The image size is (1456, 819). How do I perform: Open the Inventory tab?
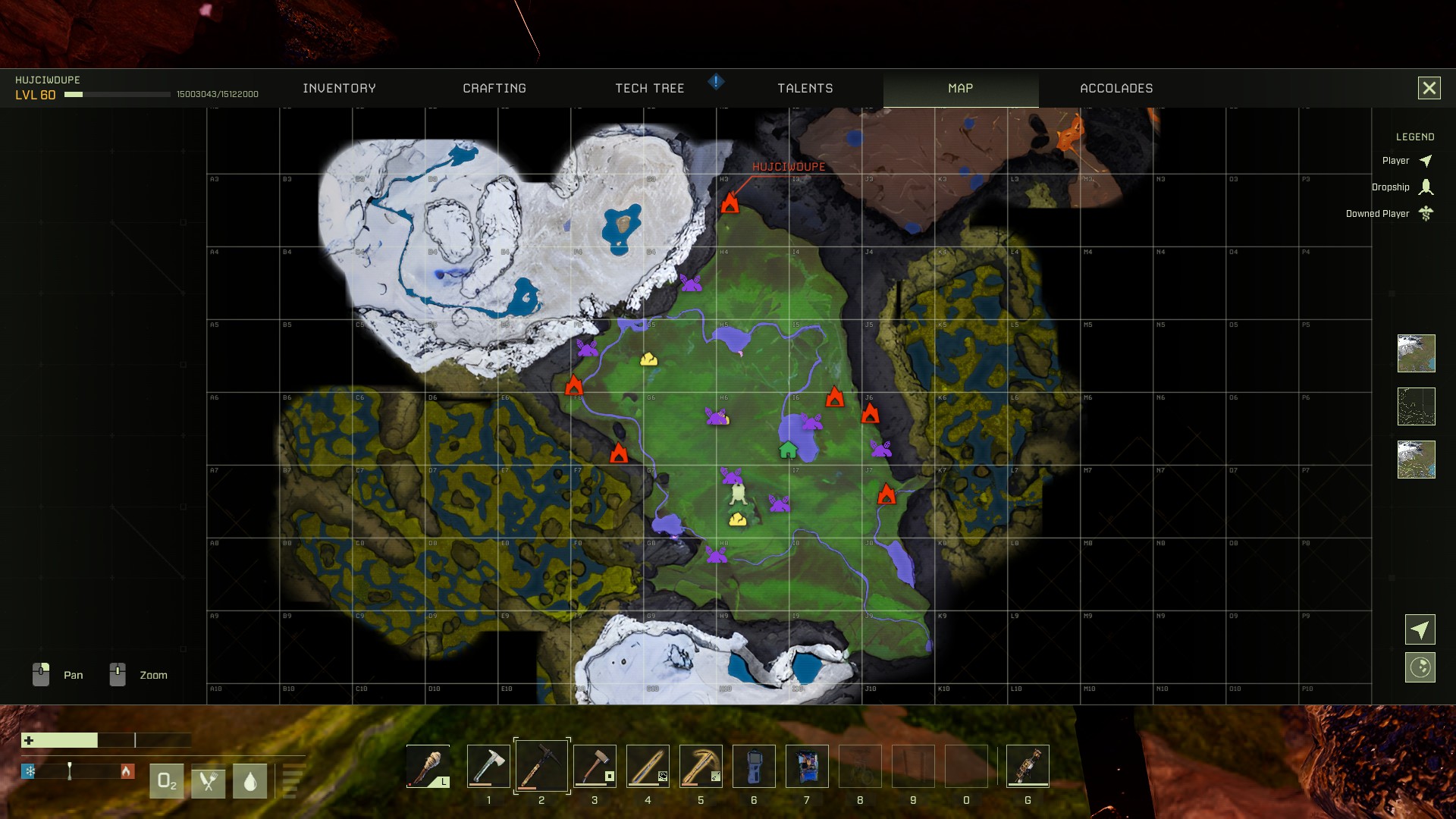tap(339, 89)
